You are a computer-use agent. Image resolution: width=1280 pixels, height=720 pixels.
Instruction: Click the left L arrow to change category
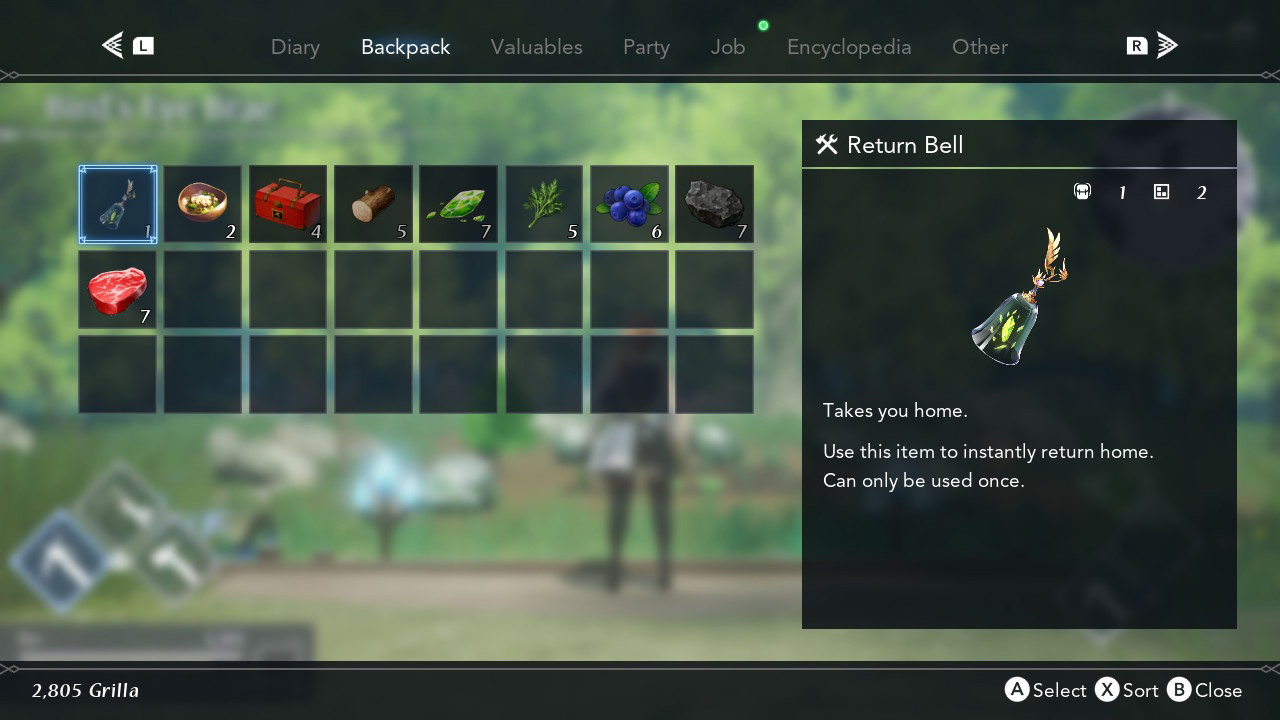(x=110, y=44)
